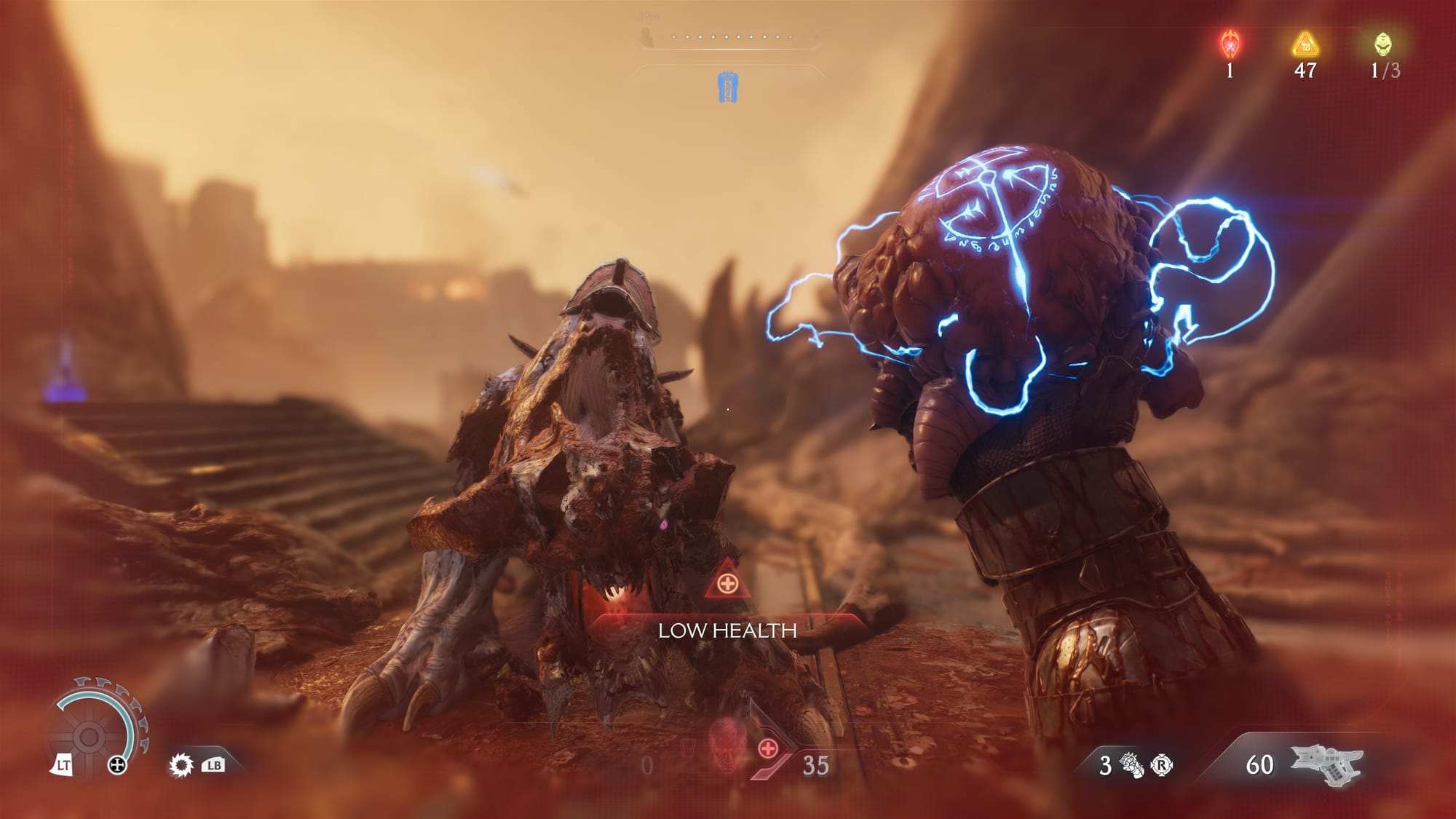The height and width of the screenshot is (819, 1456).
Task: Click the red low health warning triangle
Action: (x=727, y=582)
